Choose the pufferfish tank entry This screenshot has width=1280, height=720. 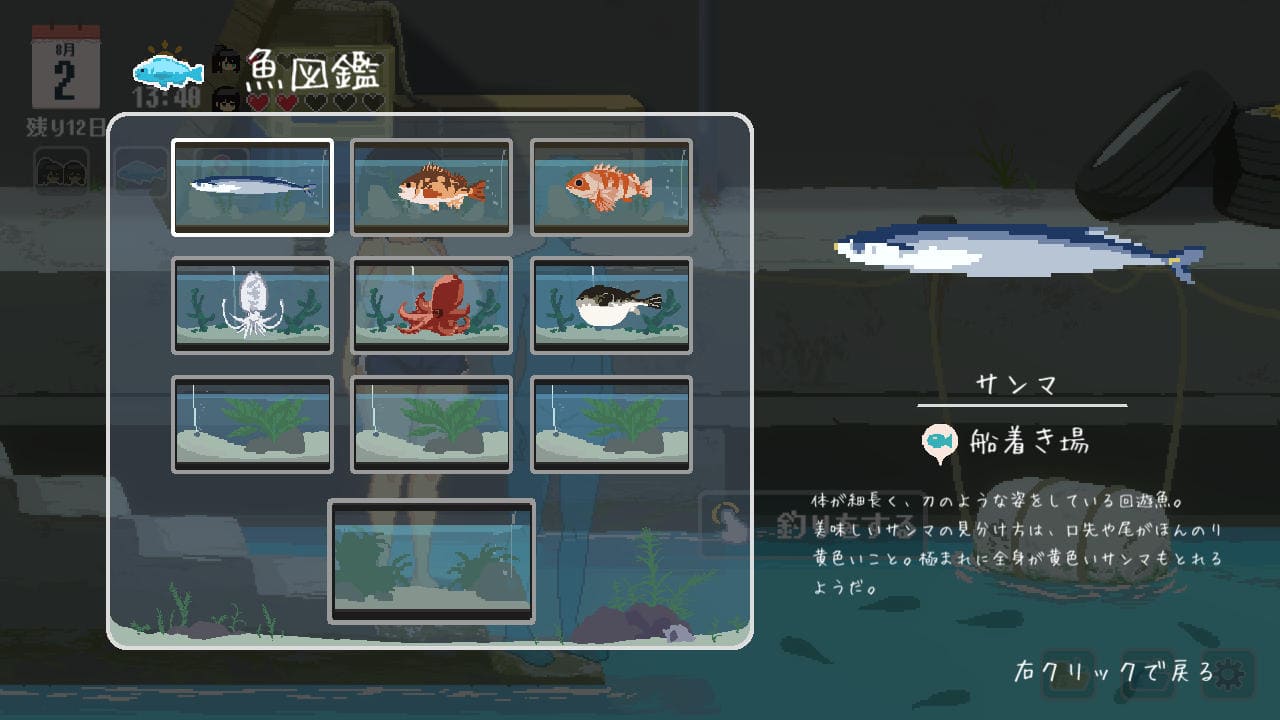pyautogui.click(x=611, y=305)
